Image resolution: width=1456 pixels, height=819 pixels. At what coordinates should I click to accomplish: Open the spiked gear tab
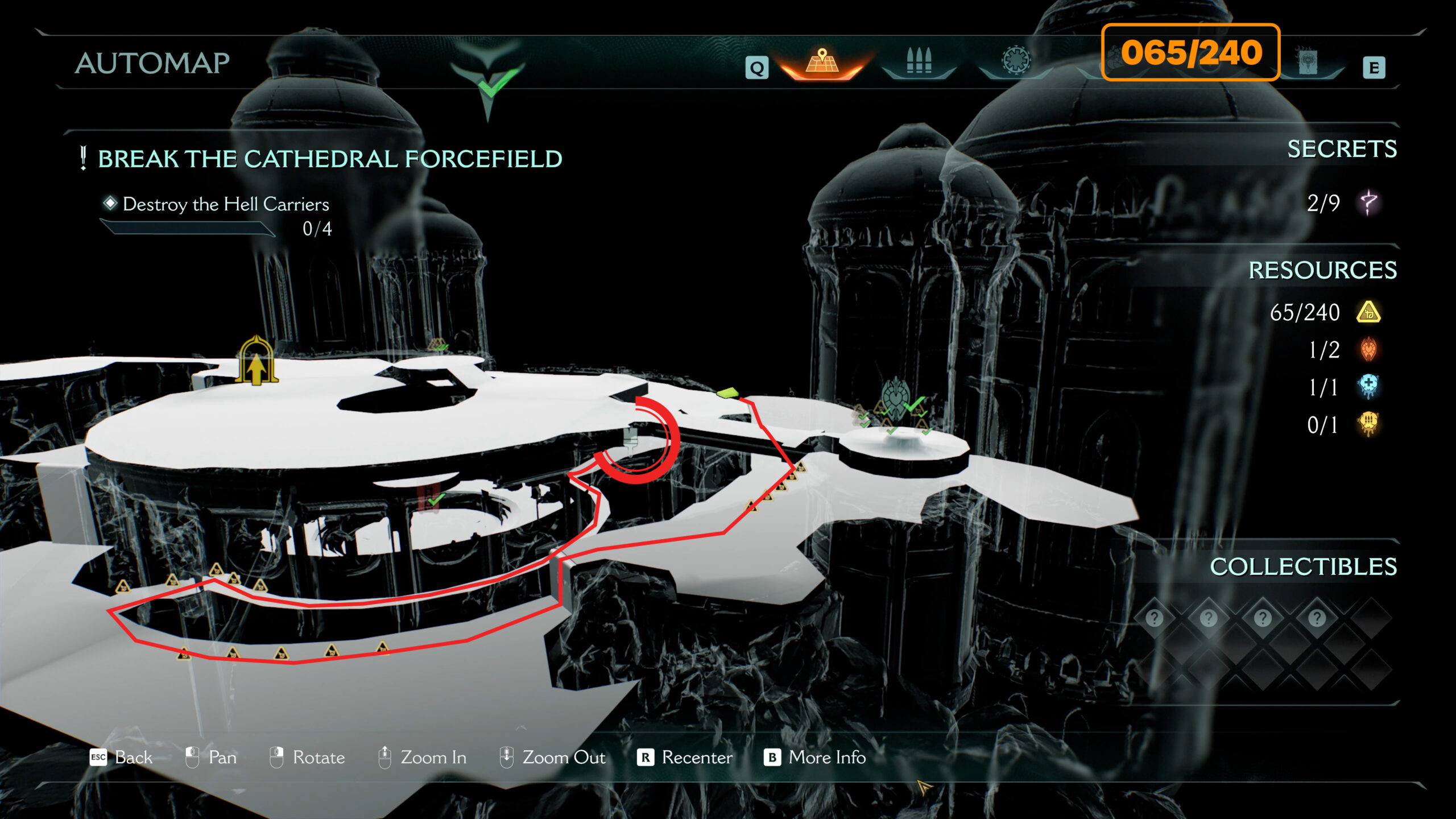point(1016,60)
